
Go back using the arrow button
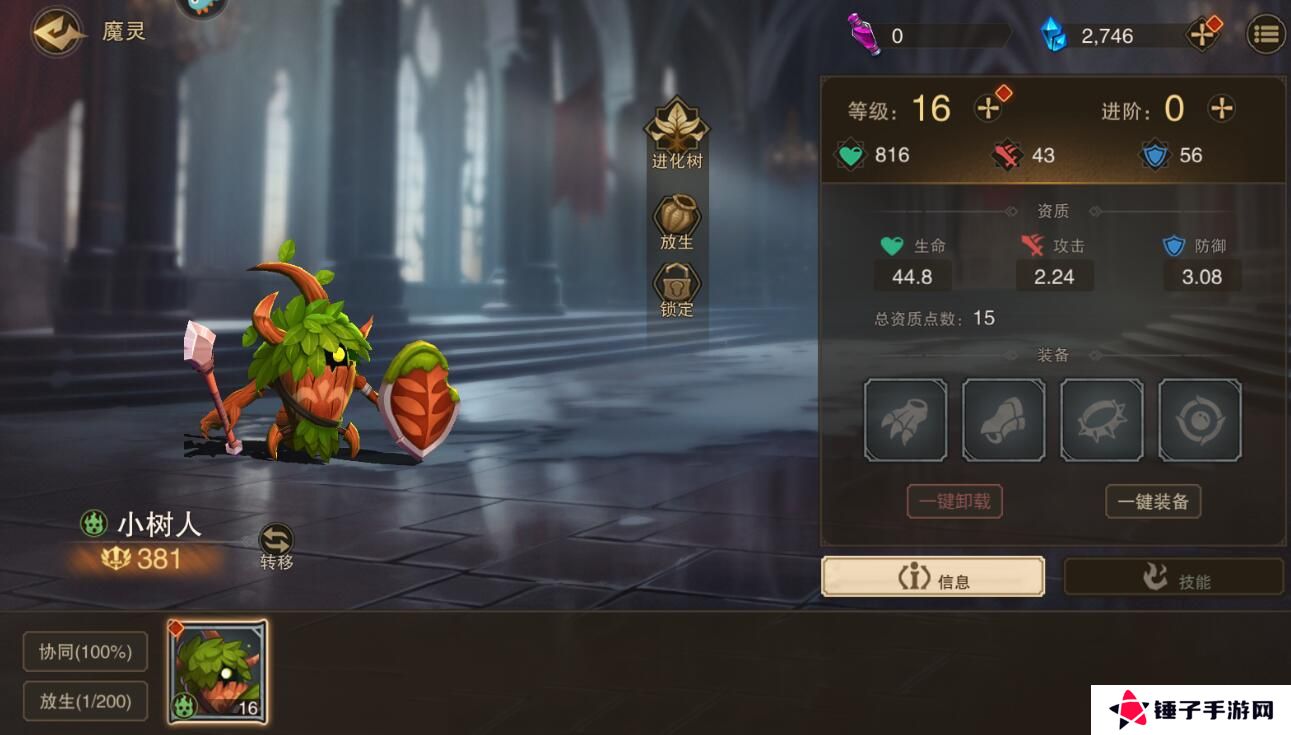pos(57,32)
